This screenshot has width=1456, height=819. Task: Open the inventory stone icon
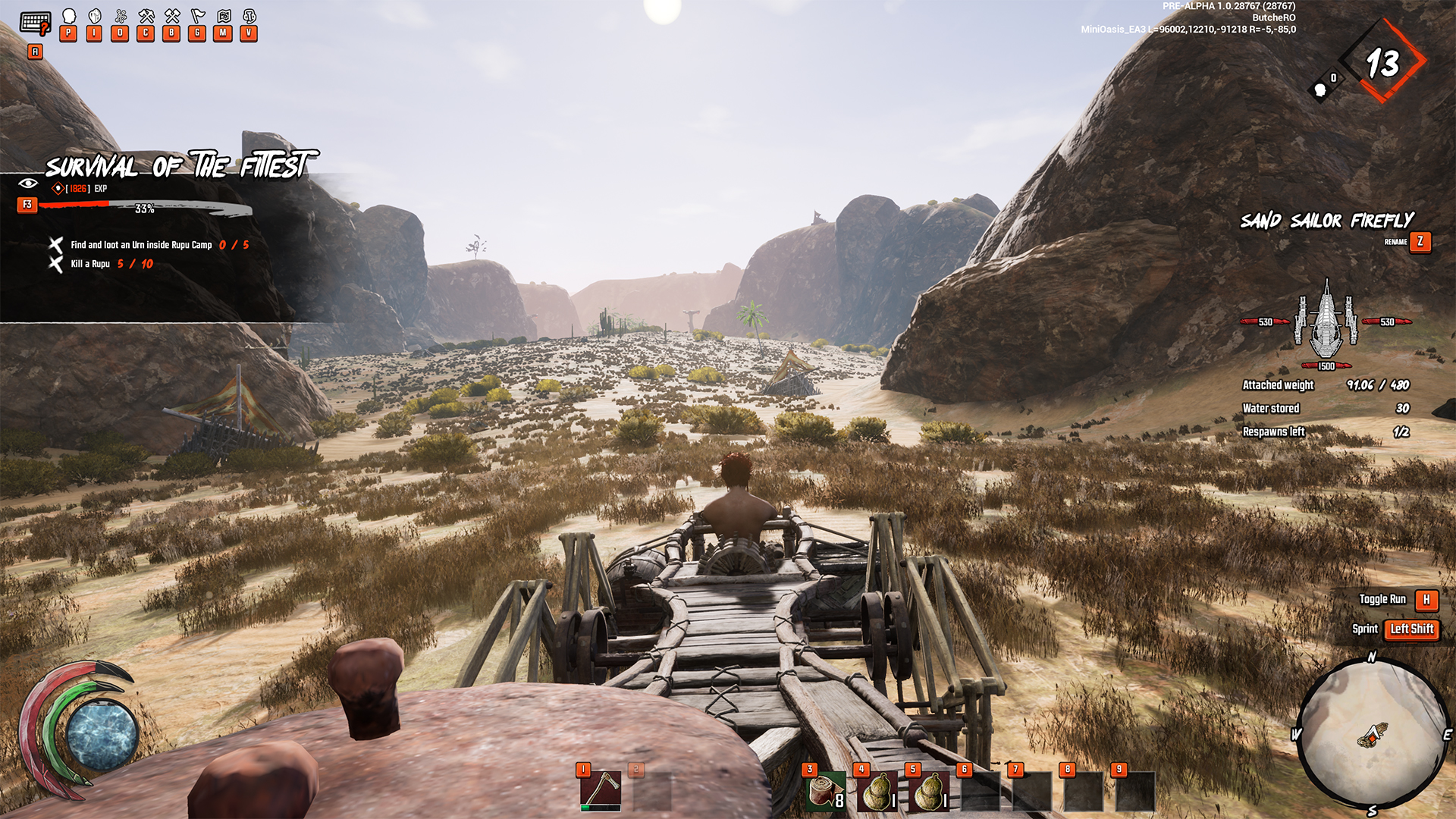(x=95, y=17)
